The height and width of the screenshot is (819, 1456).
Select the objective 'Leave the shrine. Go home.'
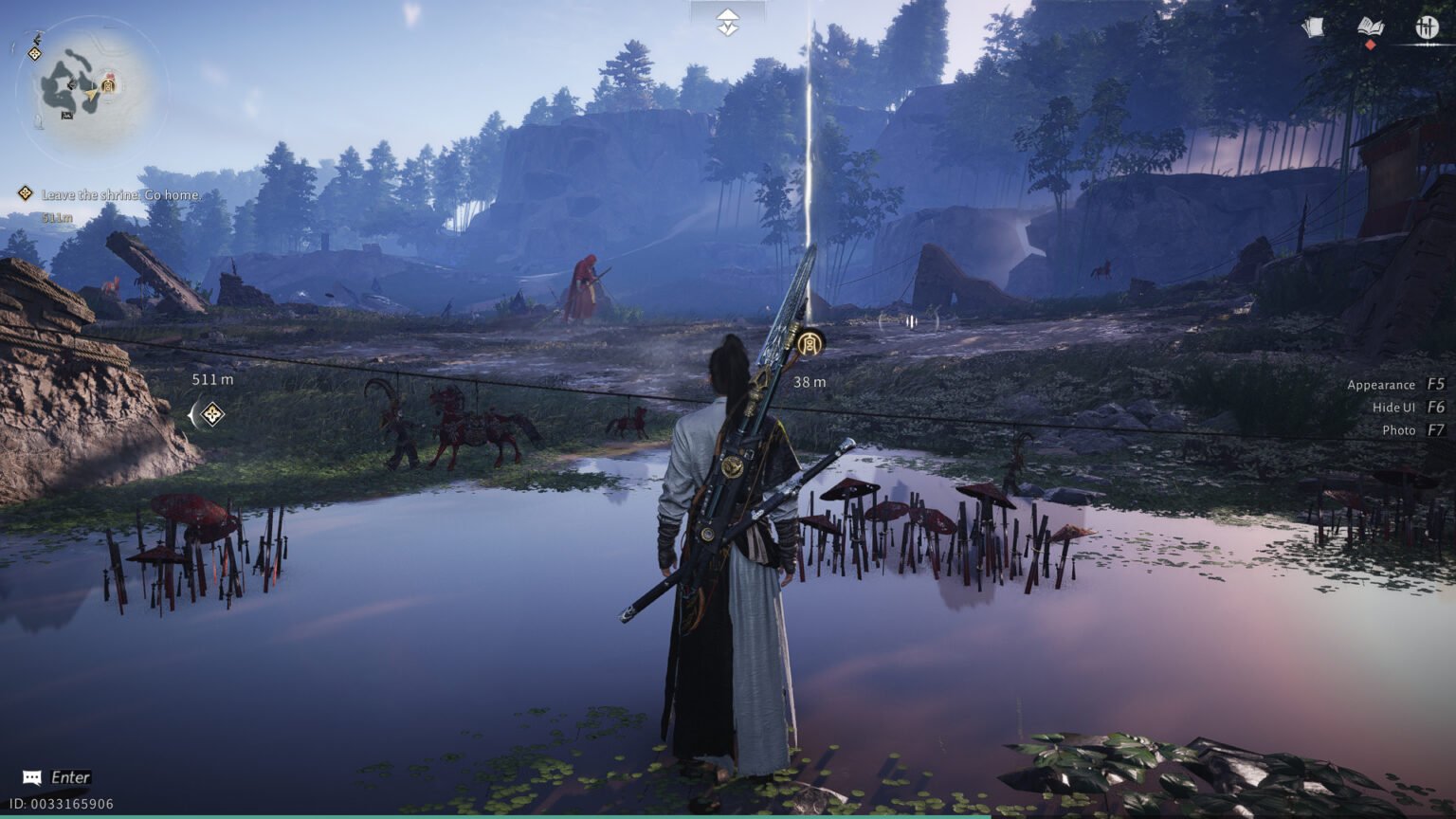[x=120, y=194]
